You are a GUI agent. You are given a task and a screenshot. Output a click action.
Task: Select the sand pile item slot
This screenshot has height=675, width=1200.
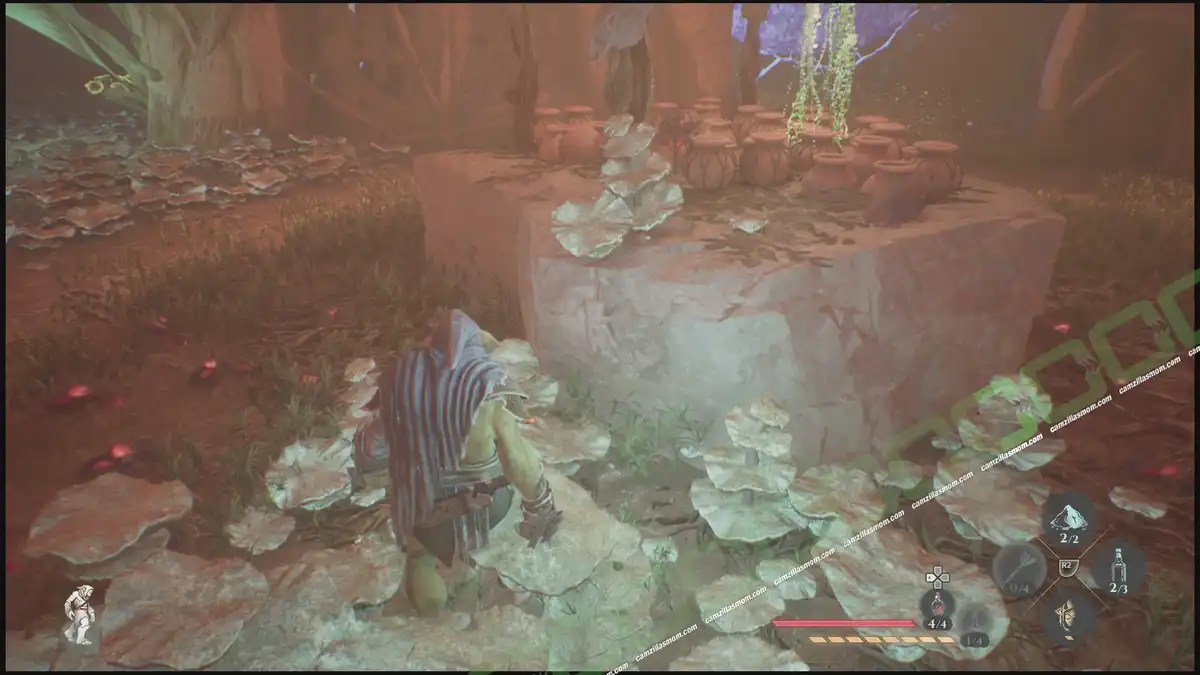(1068, 522)
